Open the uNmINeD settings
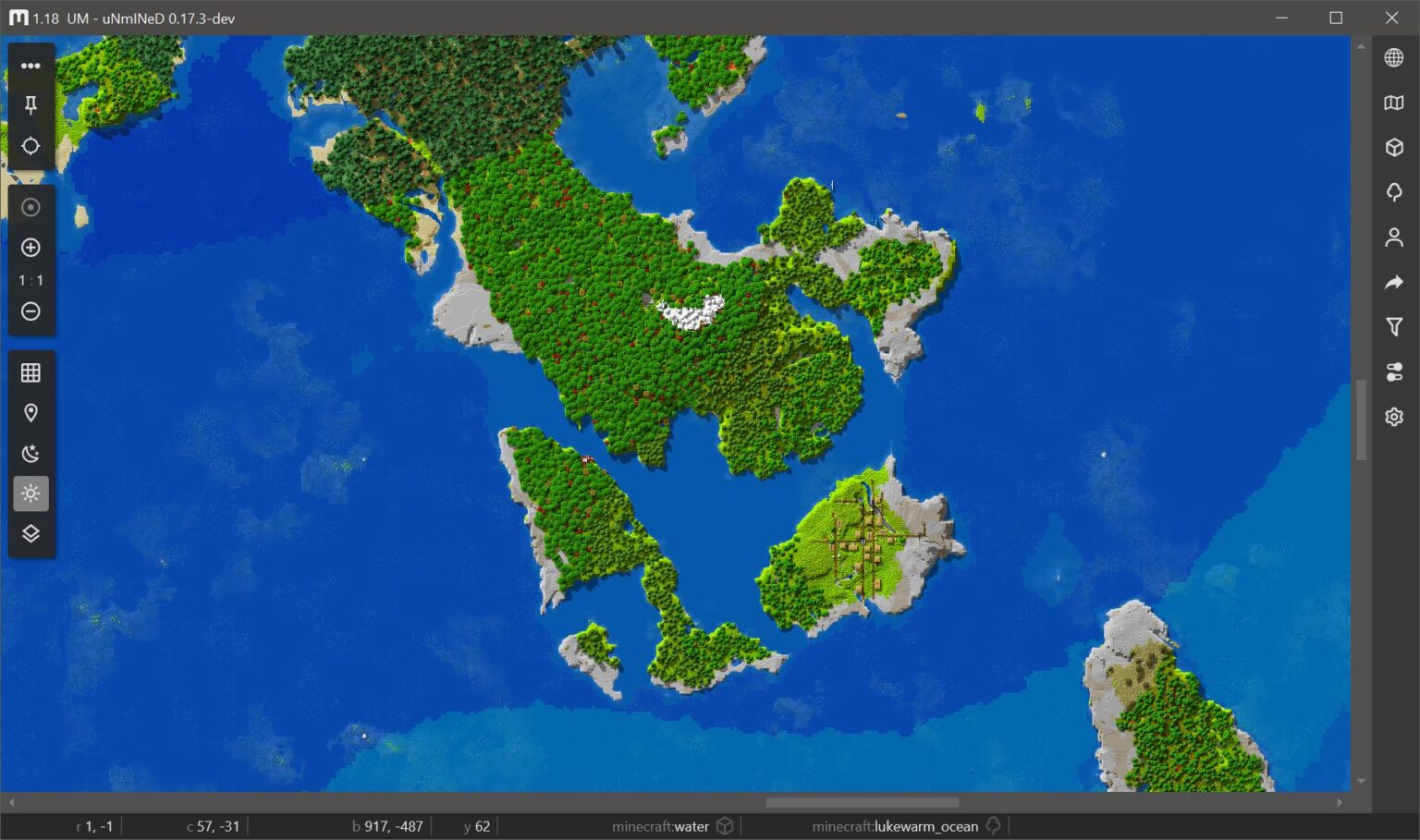This screenshot has height=840, width=1420. point(1393,417)
